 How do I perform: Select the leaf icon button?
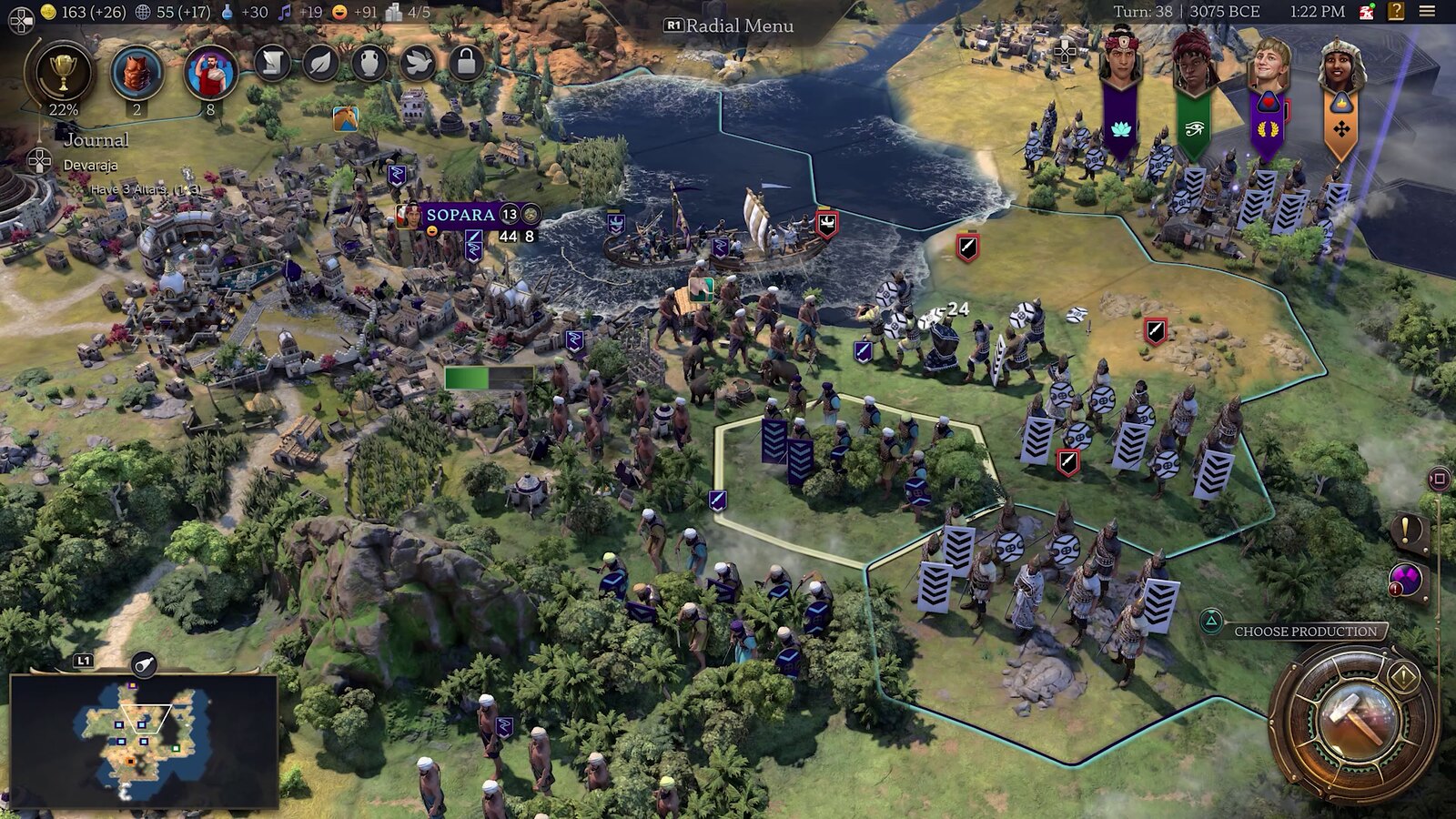[x=320, y=63]
